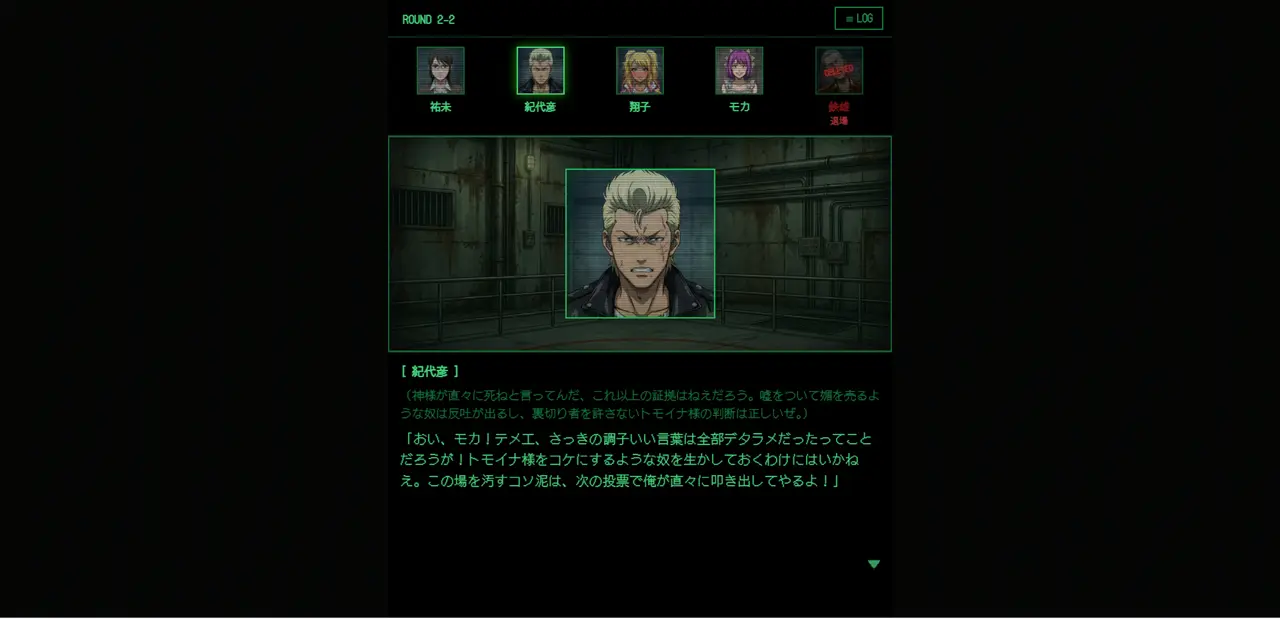
Task: Open the LOG panel
Action: tap(858, 19)
